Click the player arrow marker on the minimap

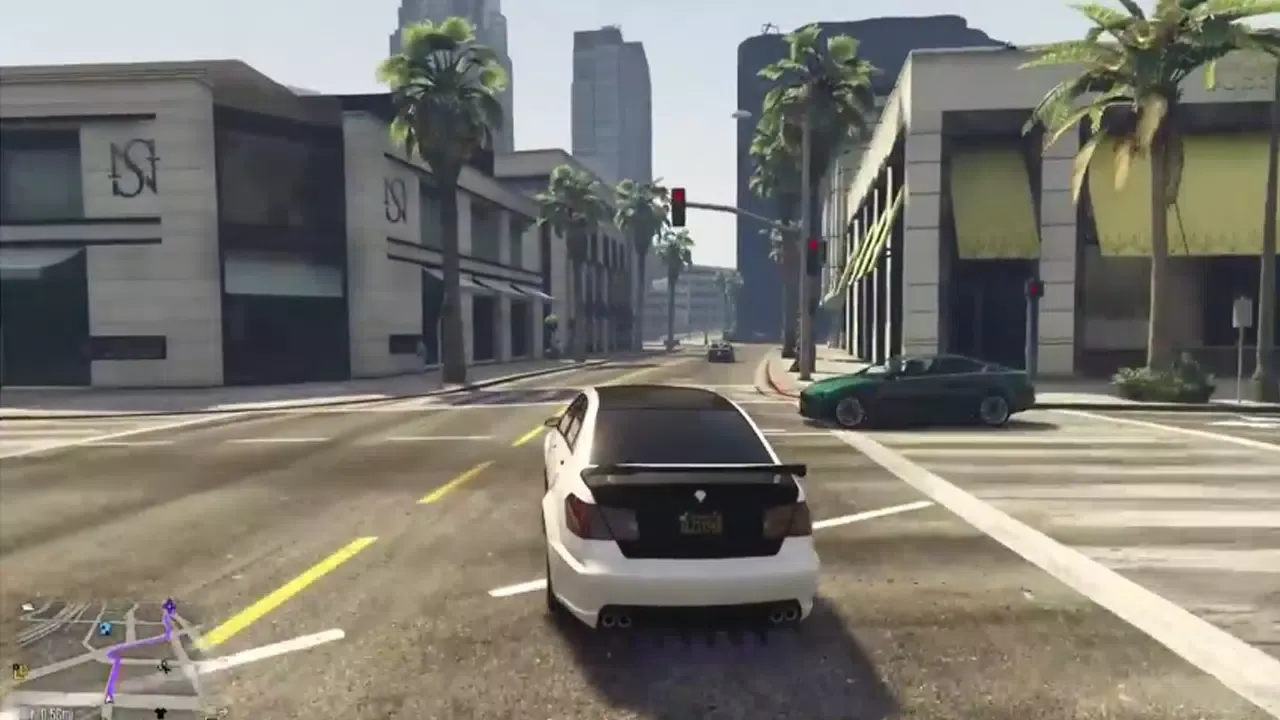pos(109,698)
